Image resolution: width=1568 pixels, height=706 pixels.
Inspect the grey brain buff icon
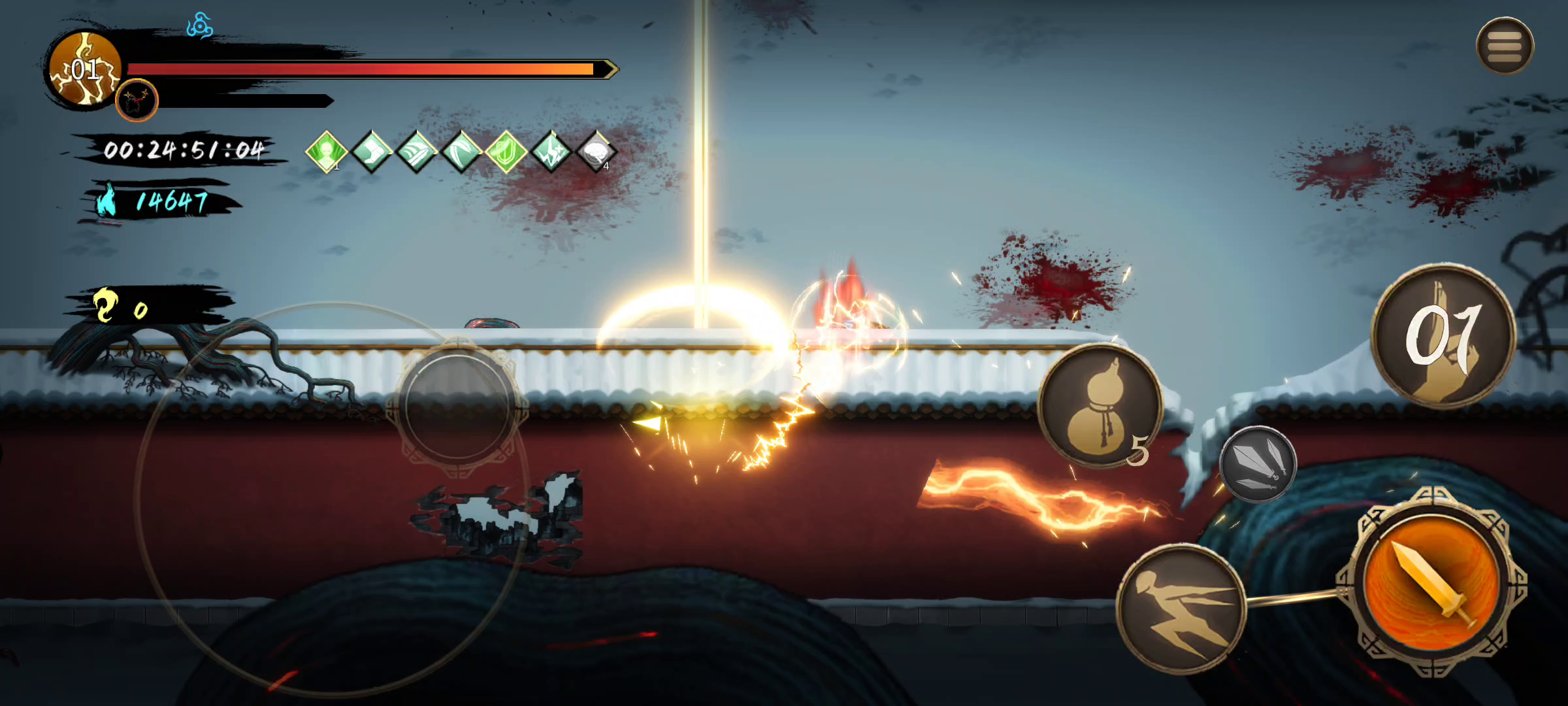tap(596, 152)
